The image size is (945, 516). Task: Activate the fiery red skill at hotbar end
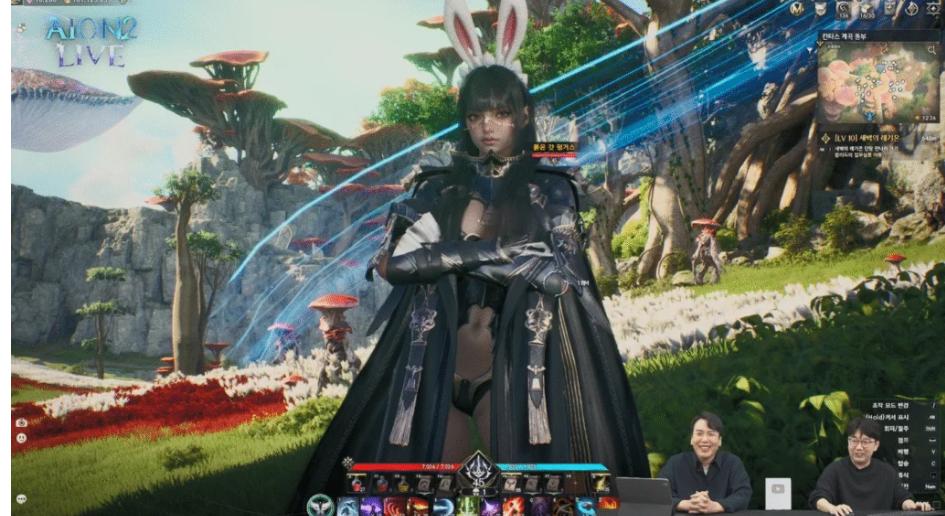(x=608, y=506)
